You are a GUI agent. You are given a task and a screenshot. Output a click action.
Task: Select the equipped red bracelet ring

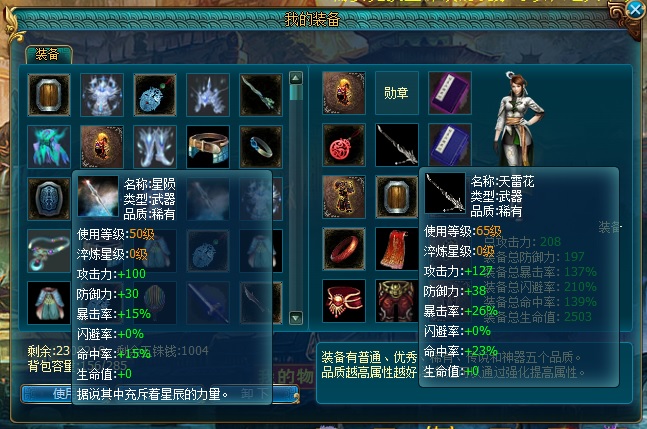343,249
